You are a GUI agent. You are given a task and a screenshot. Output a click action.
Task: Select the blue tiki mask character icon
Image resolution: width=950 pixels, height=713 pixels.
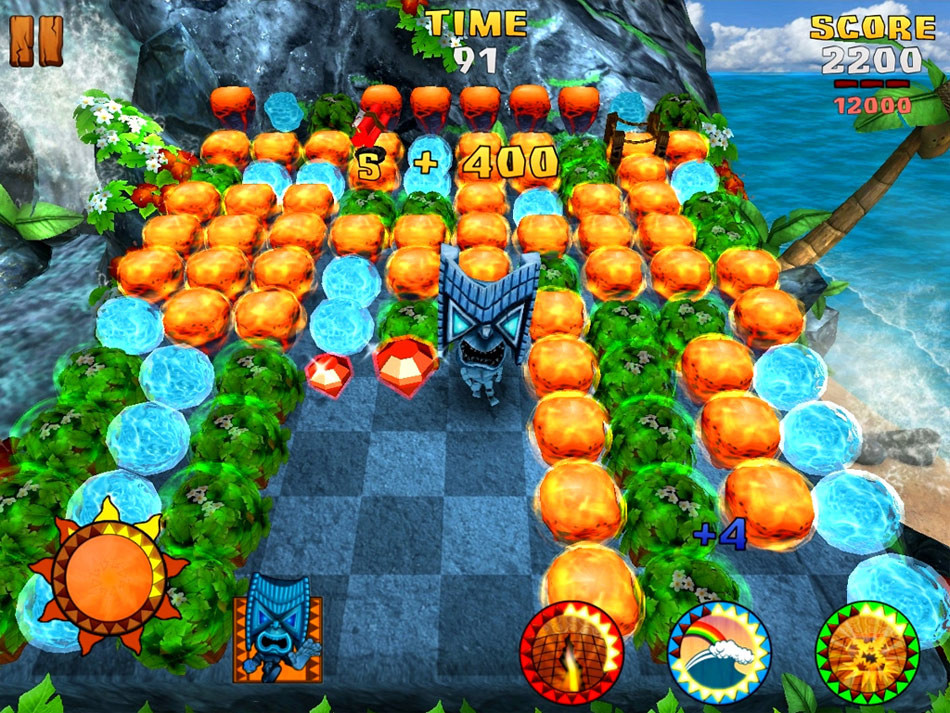[x=278, y=628]
